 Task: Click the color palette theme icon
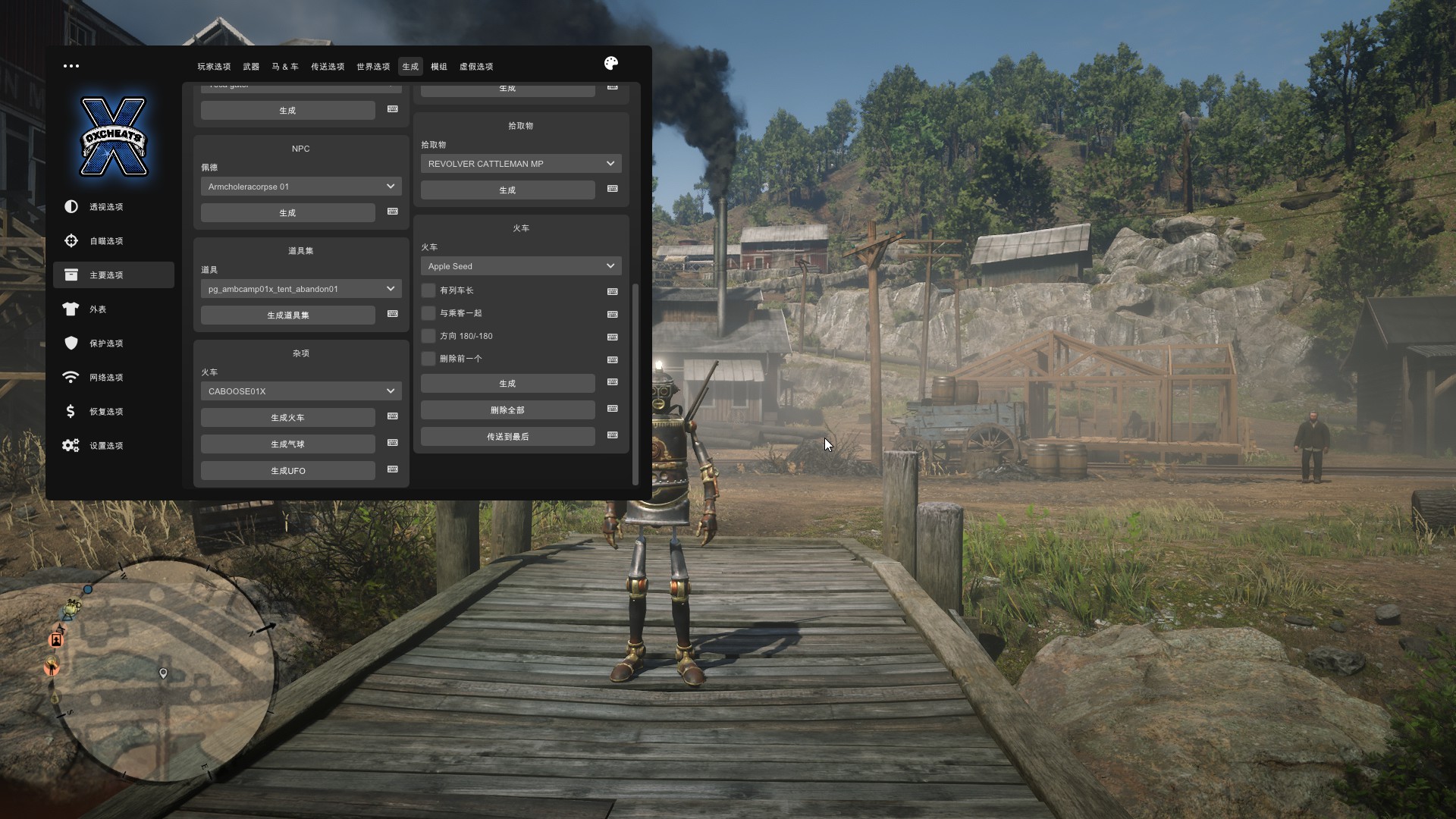coord(611,64)
